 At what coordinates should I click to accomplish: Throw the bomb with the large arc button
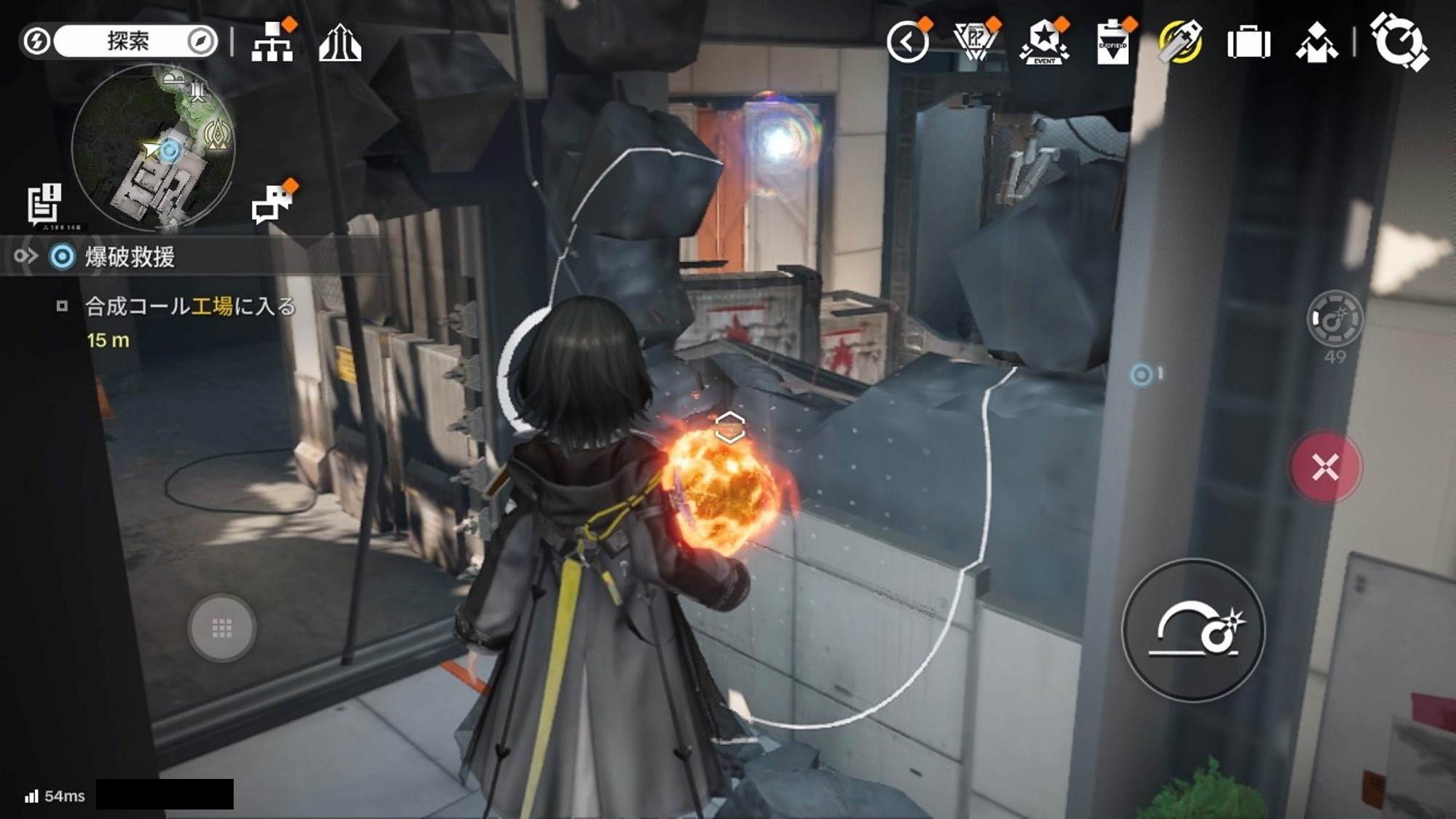[x=1194, y=630]
